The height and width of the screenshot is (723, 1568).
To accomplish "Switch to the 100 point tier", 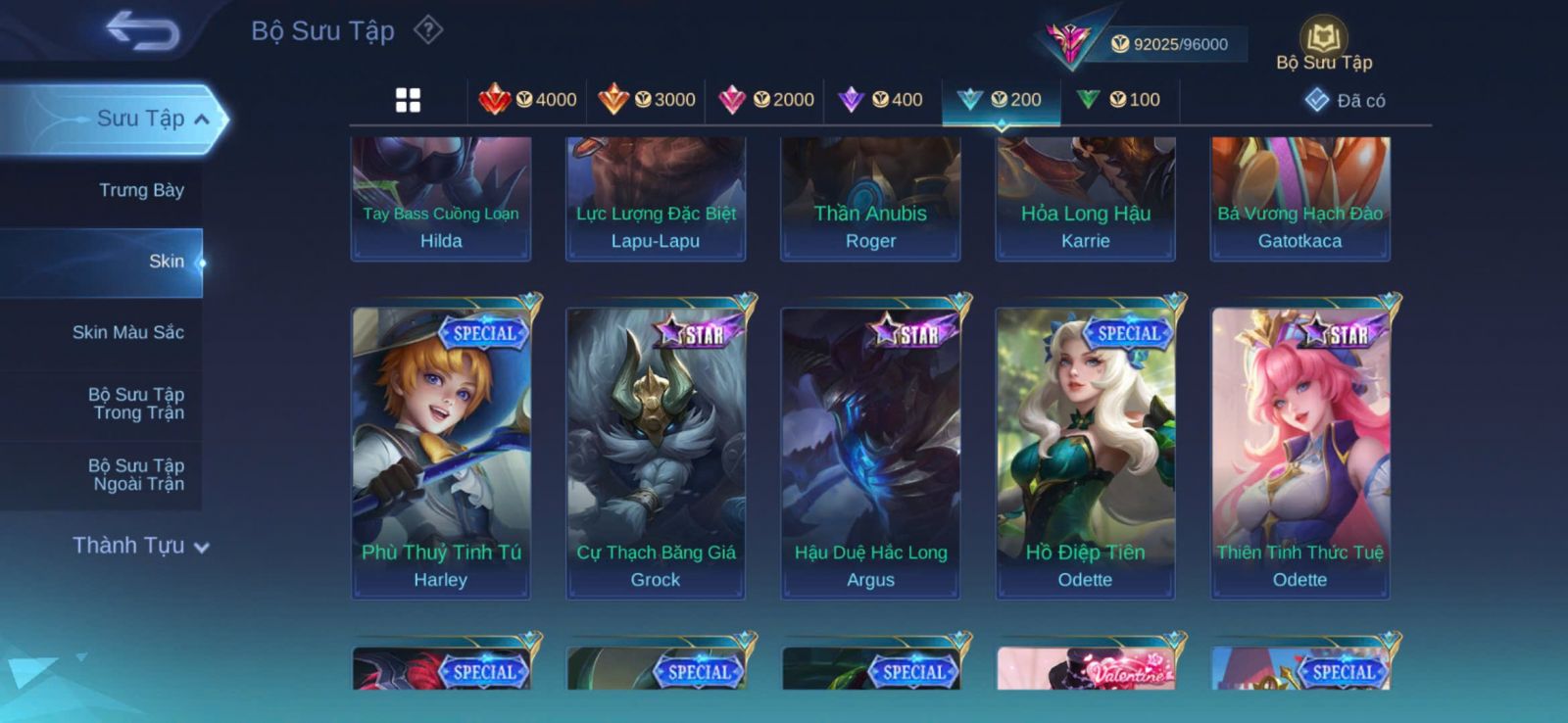I will 1119,100.
